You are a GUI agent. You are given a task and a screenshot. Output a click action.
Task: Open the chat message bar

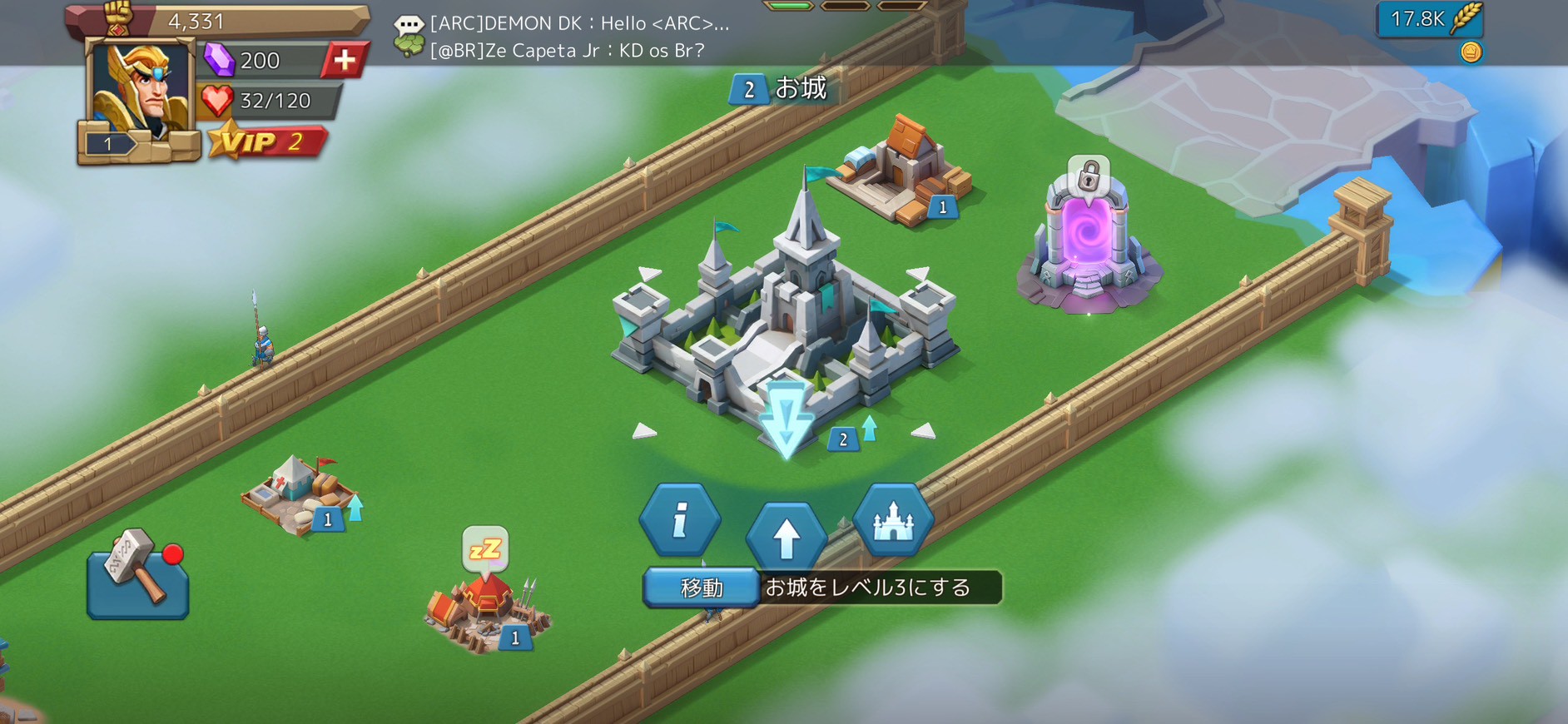566,37
